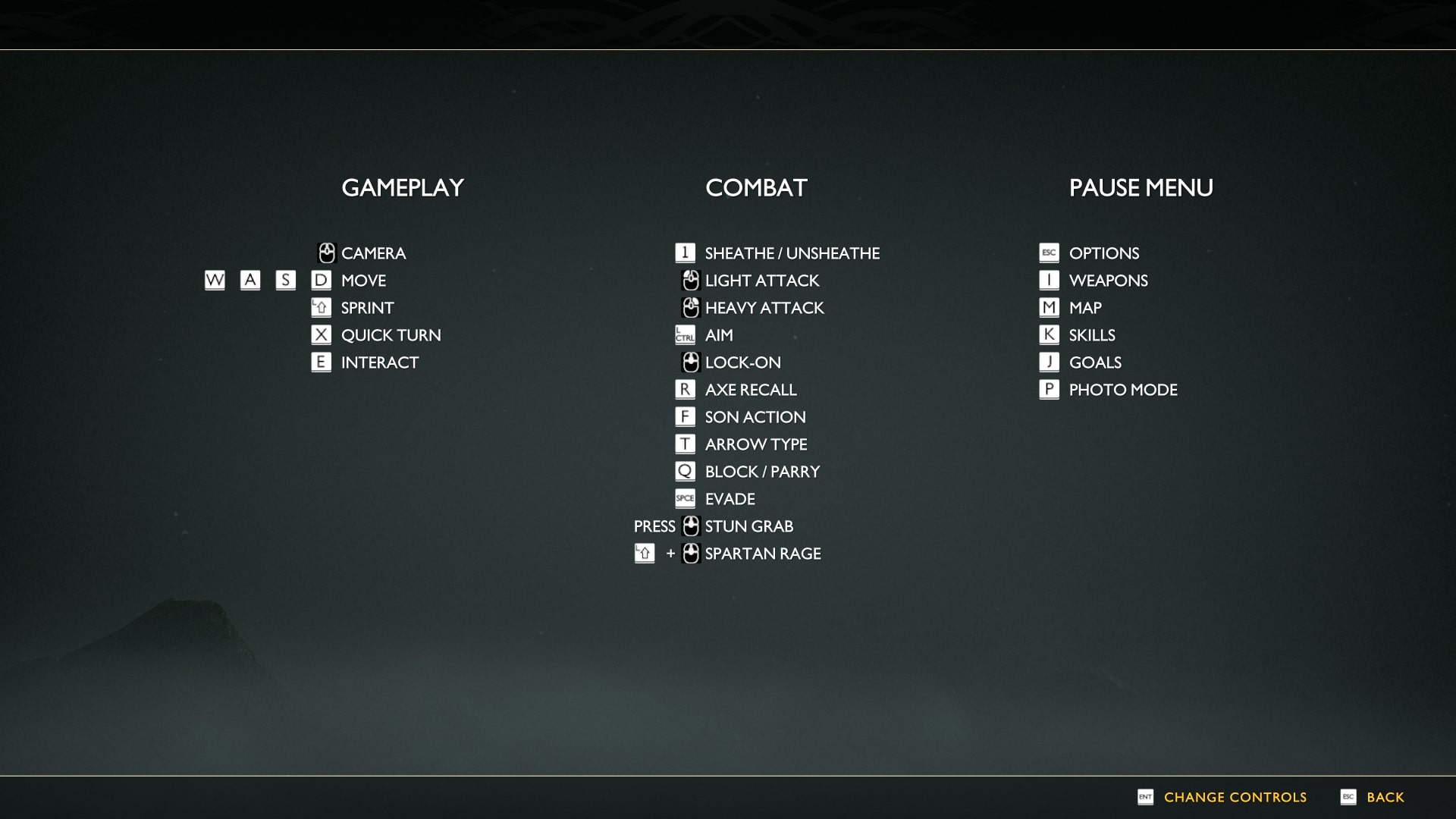Select the T key icon for Arrow Type

[x=685, y=444]
